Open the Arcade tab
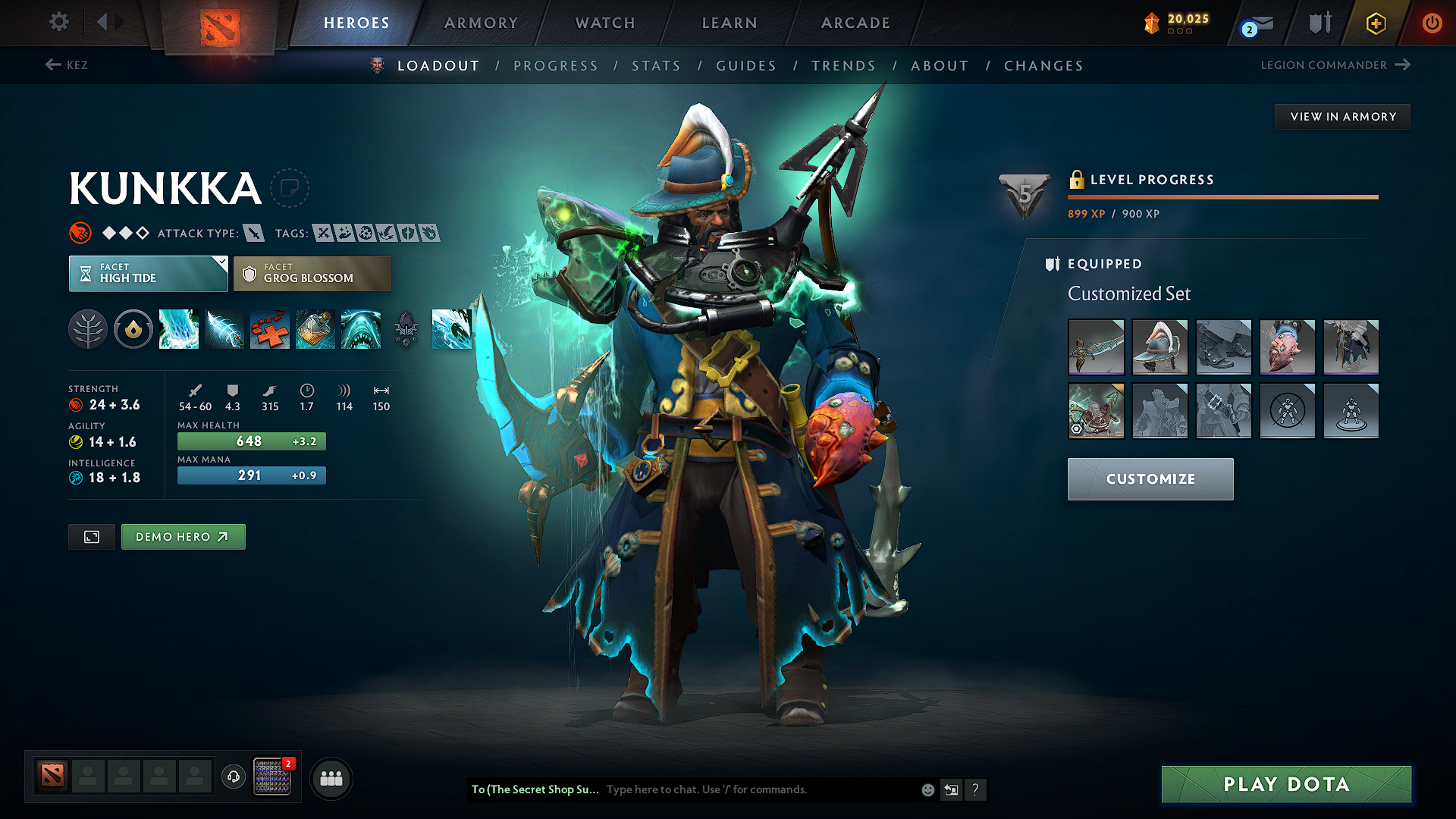 [x=855, y=23]
